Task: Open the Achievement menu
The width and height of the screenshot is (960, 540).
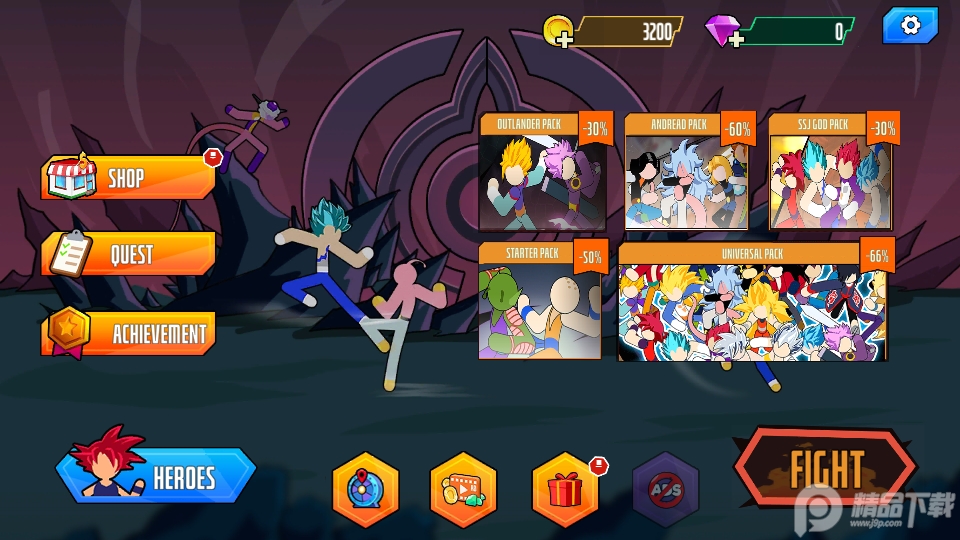Action: pyautogui.click(x=128, y=333)
